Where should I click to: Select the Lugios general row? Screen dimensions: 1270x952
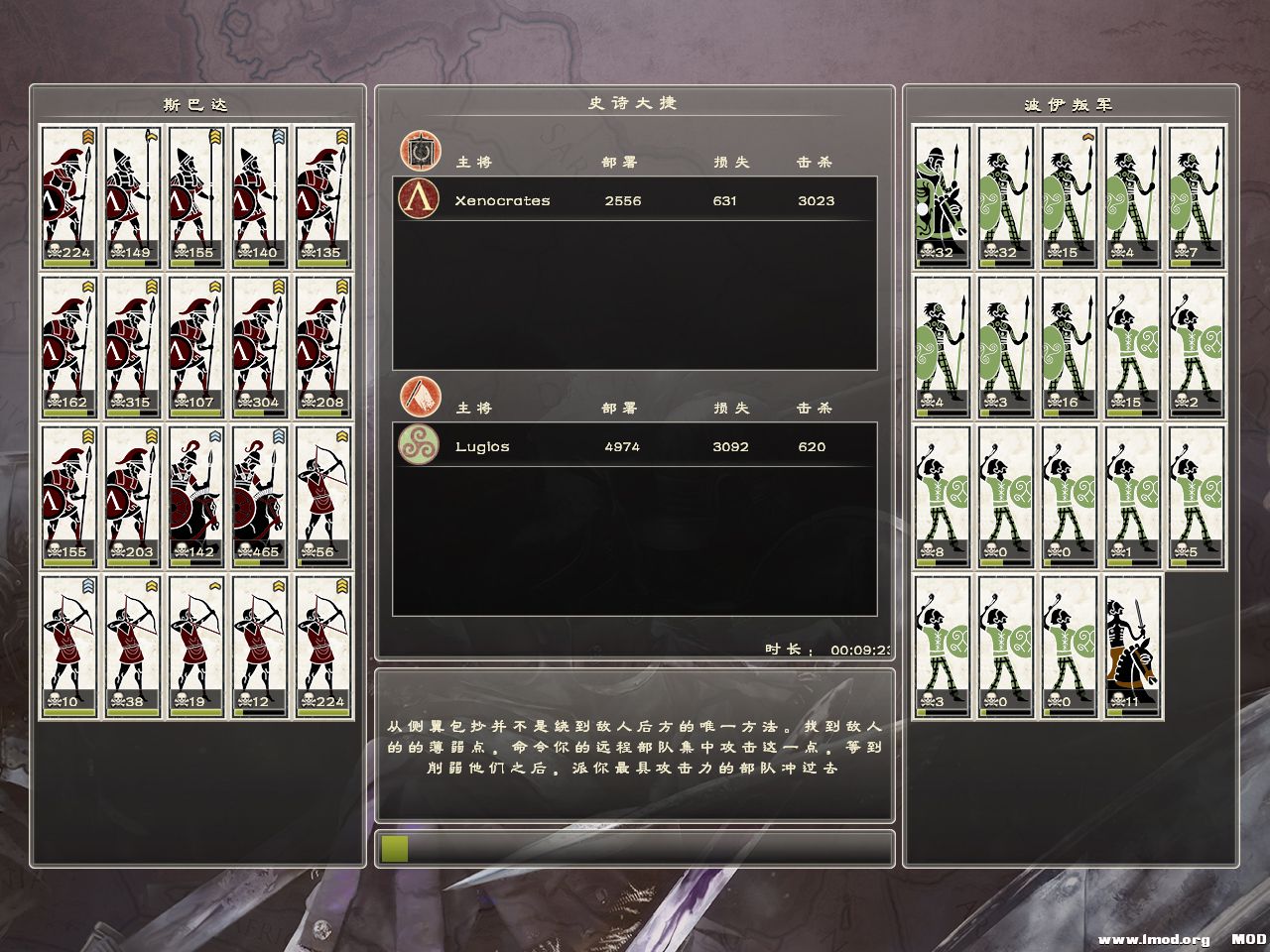tap(635, 446)
